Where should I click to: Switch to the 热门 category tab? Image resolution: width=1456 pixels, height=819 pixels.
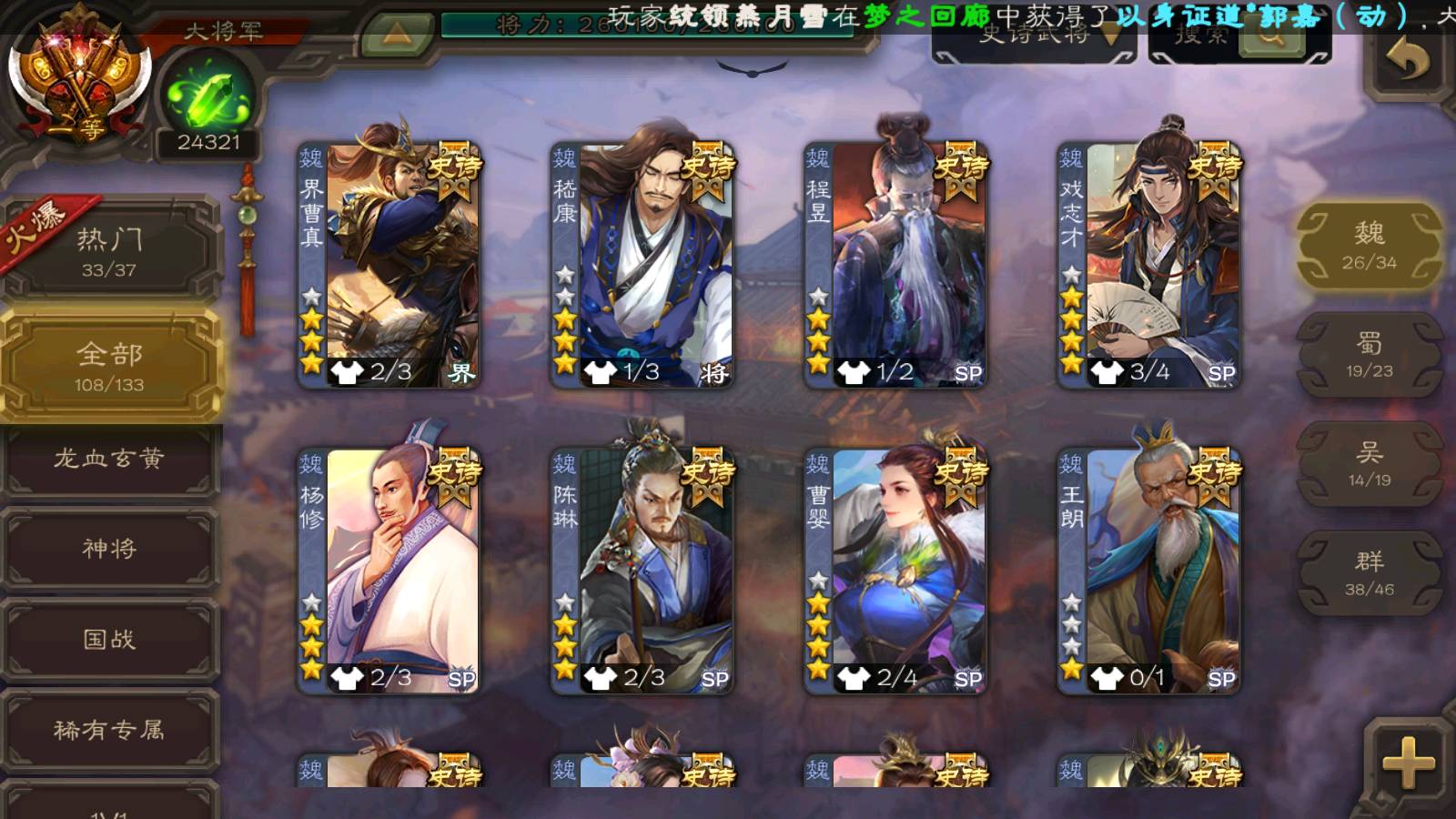tap(109, 251)
